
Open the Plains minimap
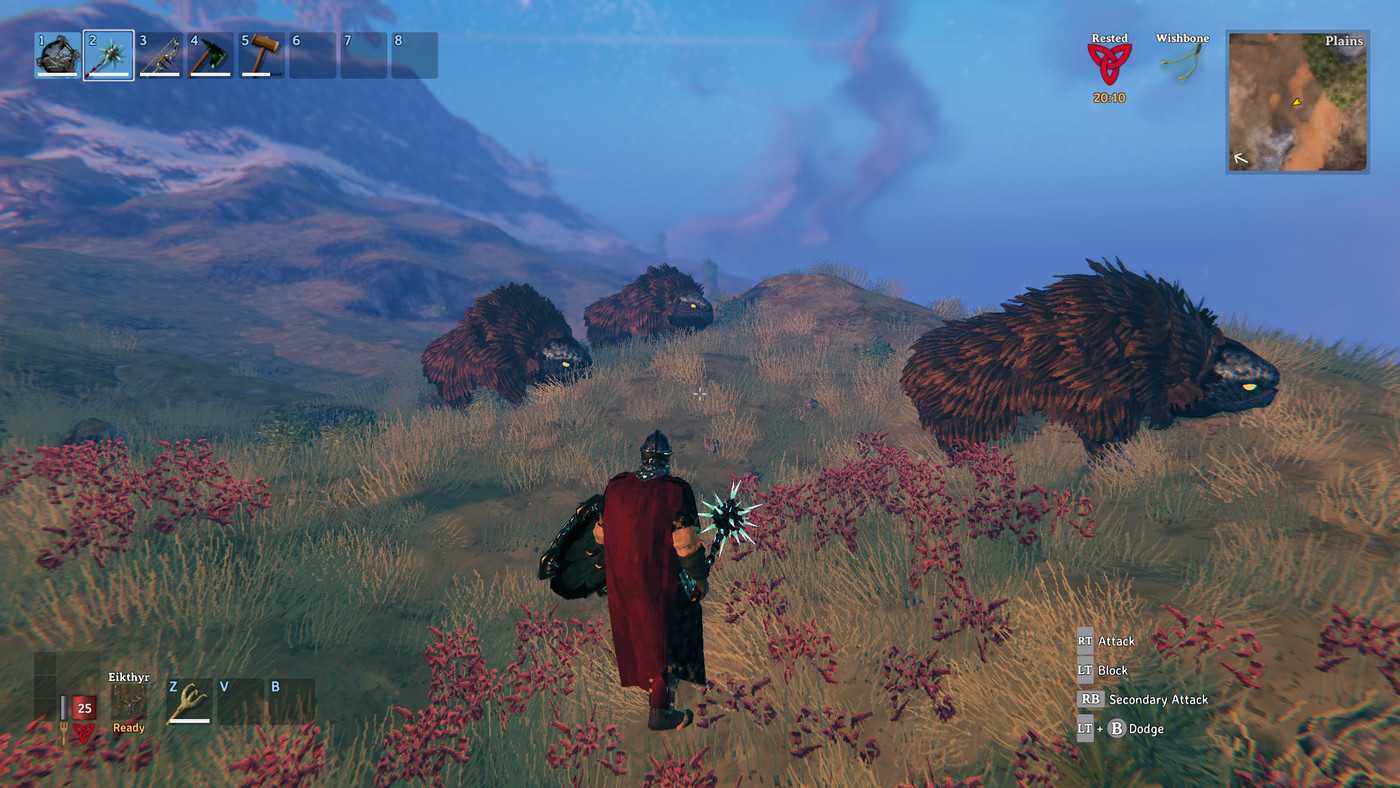click(x=1297, y=102)
